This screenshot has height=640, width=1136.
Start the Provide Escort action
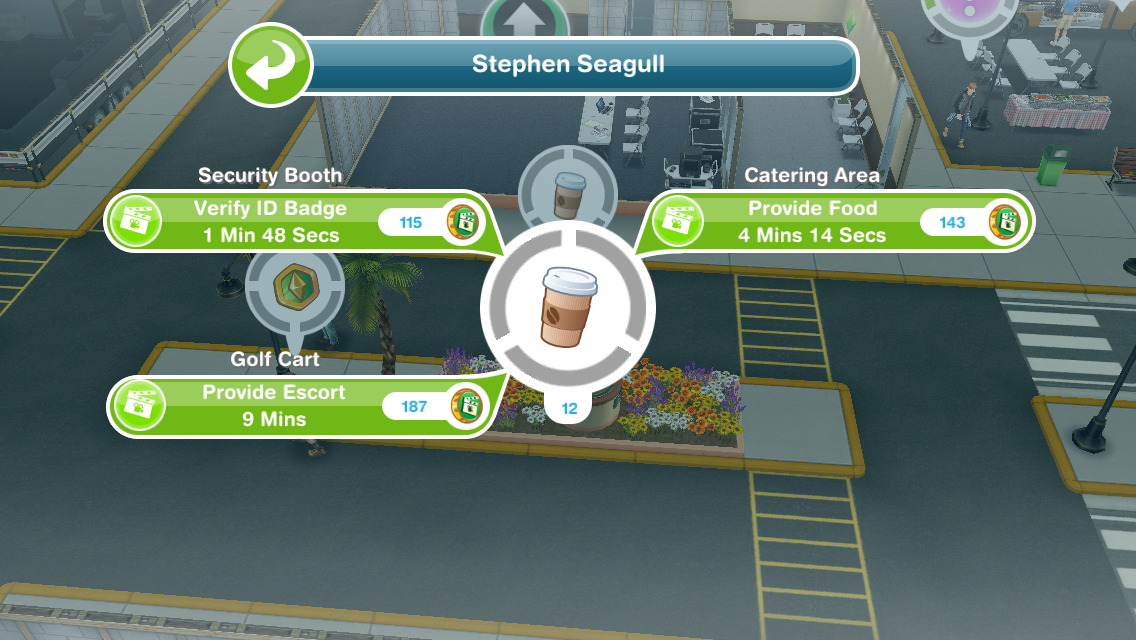click(x=273, y=405)
